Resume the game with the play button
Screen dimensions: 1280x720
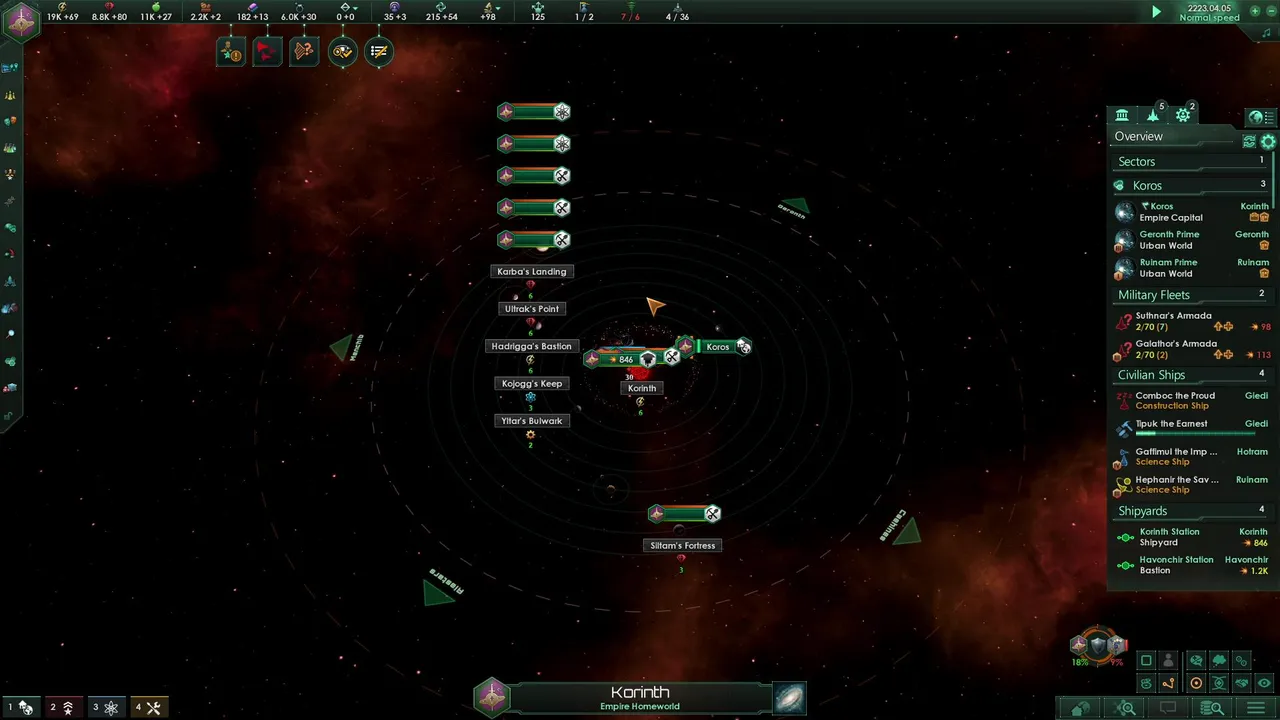tap(1156, 12)
